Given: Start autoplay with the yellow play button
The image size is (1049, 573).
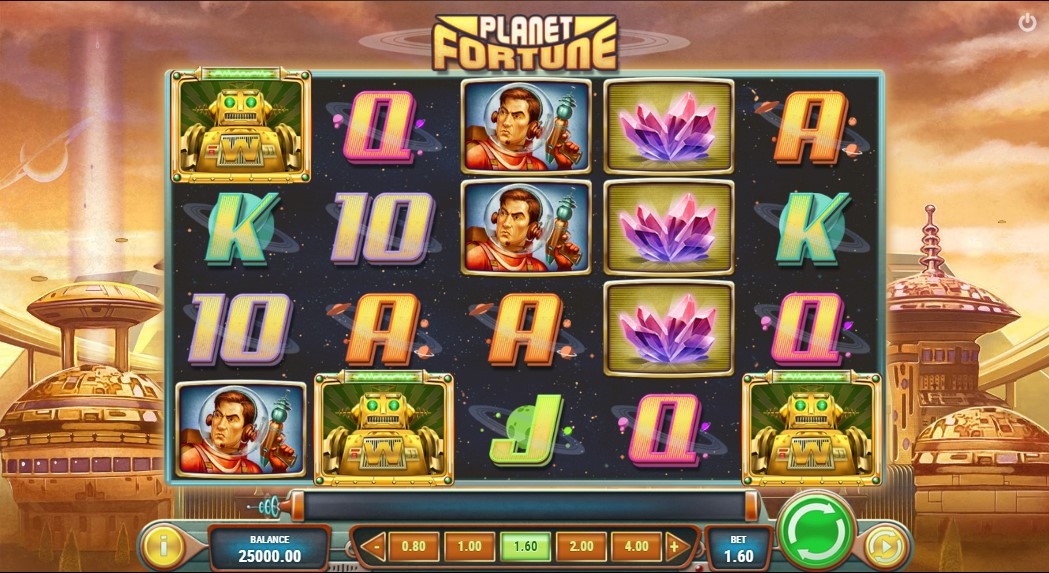Looking at the screenshot, I should point(883,546).
